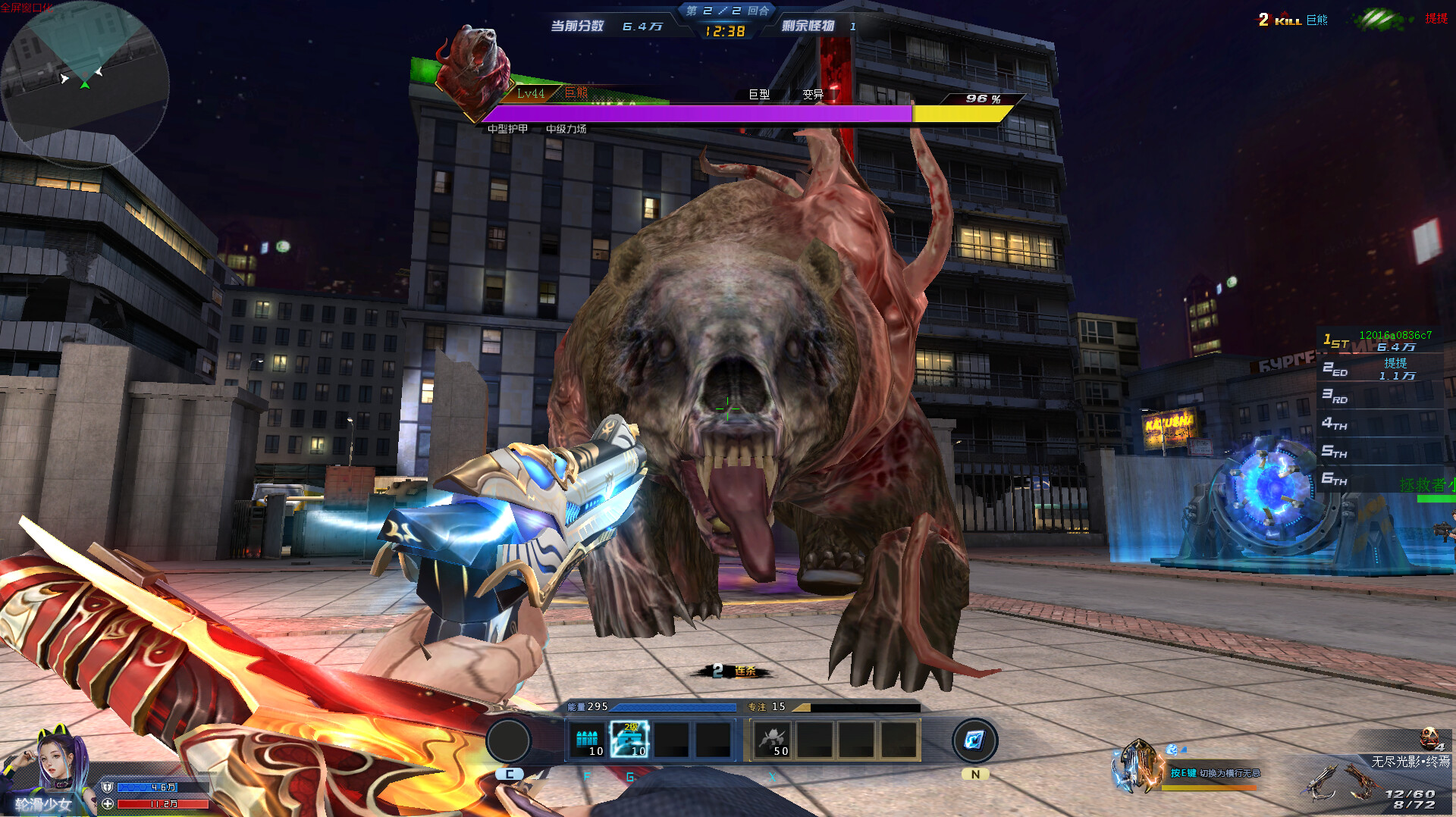Select the ammo refill skill slot

588,740
